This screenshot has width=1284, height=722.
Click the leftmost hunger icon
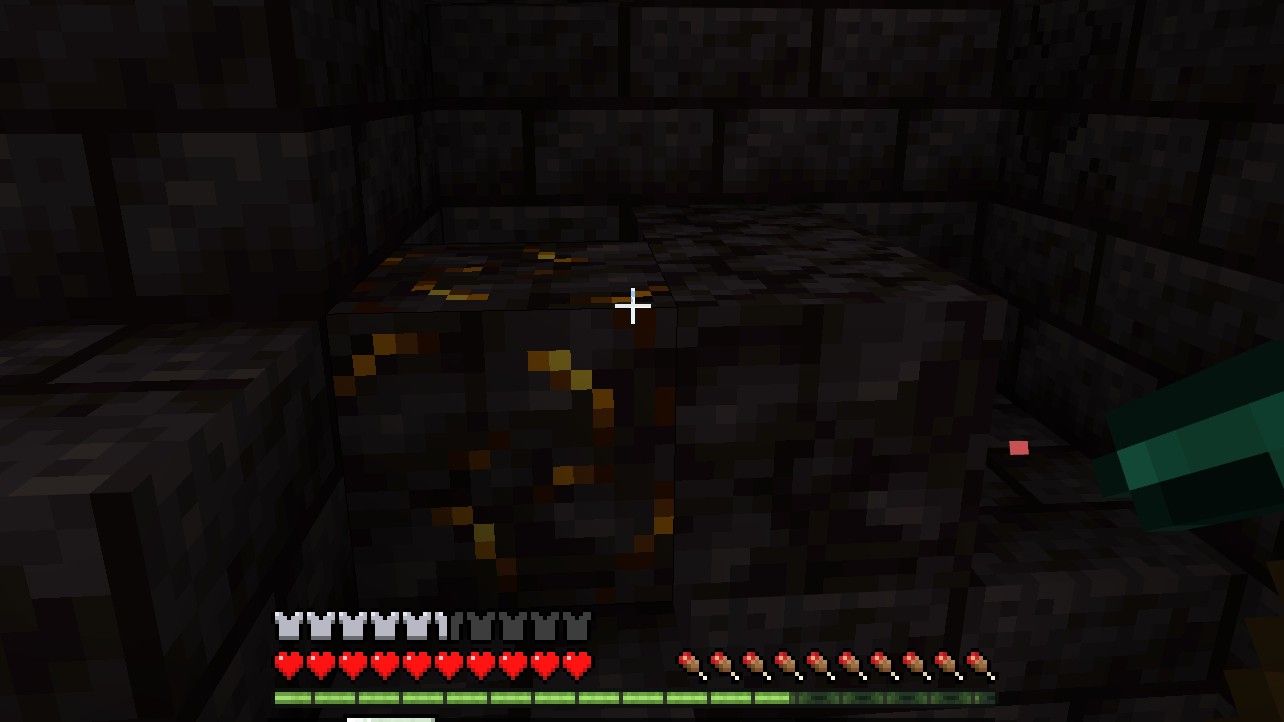690,665
